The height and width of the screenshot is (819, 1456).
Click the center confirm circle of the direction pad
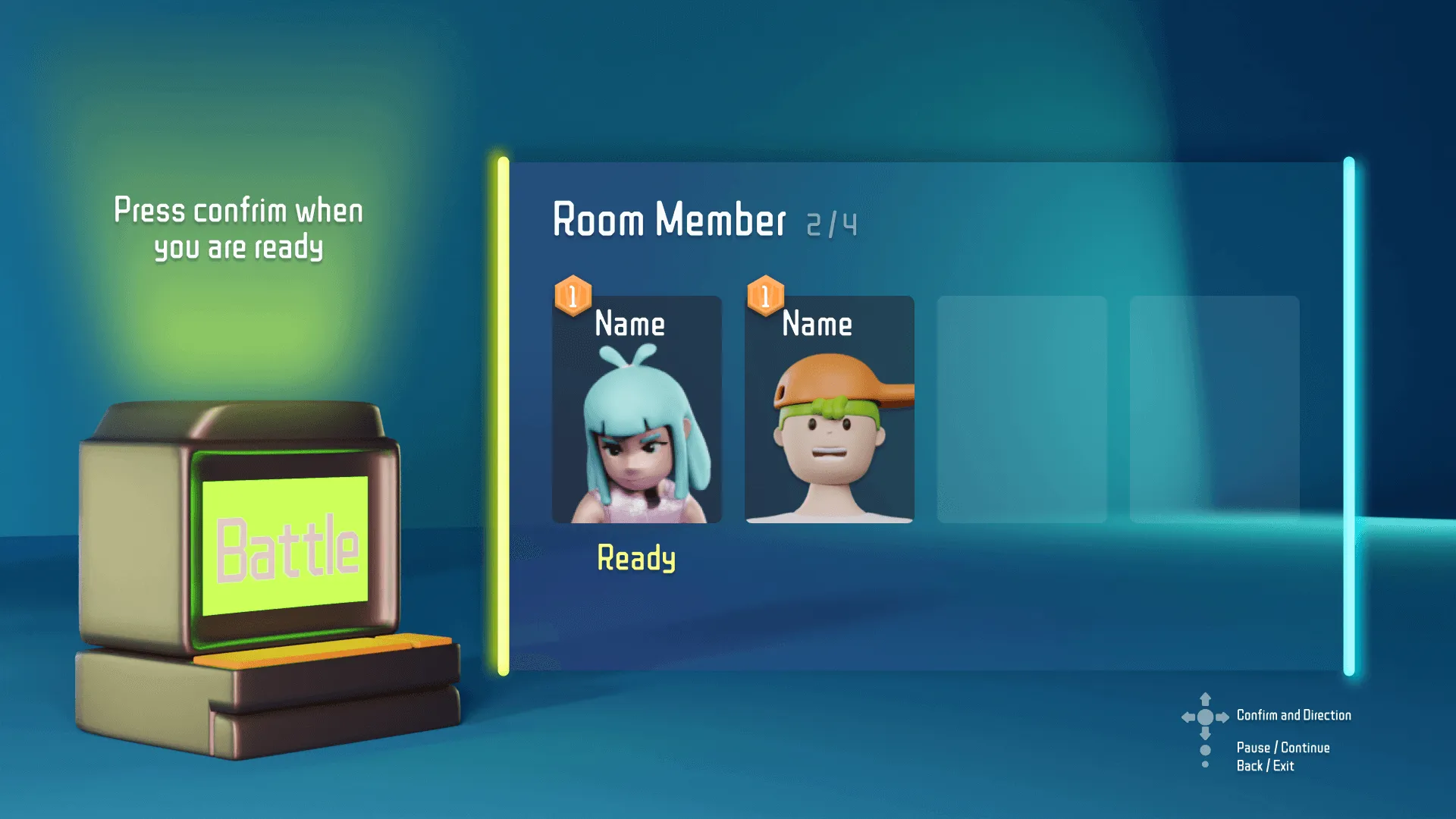pos(1205,718)
